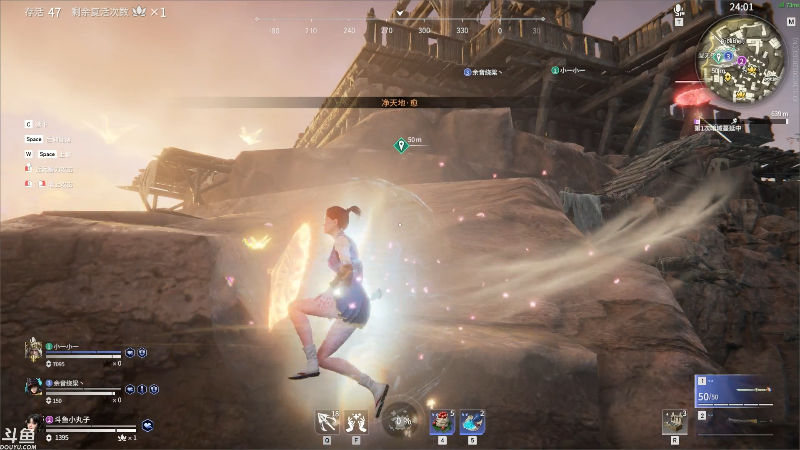Click the purple number 2 marker on minimap
The height and width of the screenshot is (450, 800).
pos(742,61)
